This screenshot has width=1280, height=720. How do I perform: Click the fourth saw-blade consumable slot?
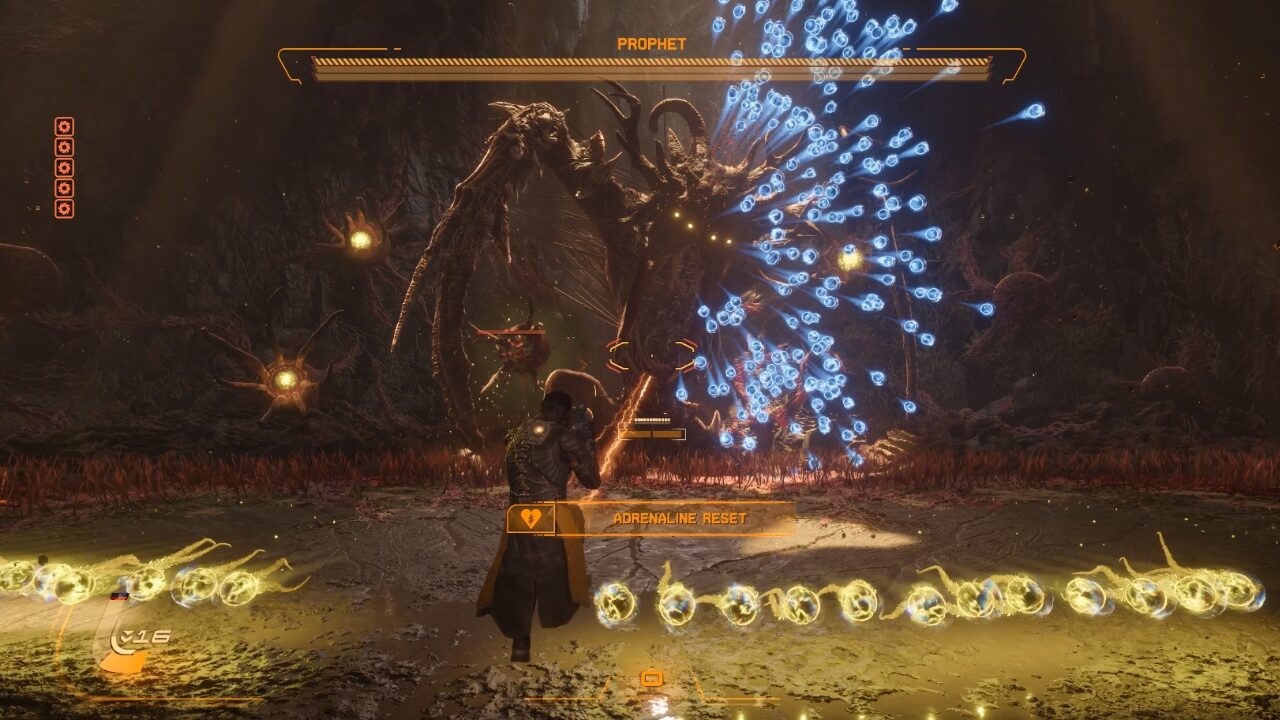(x=64, y=188)
